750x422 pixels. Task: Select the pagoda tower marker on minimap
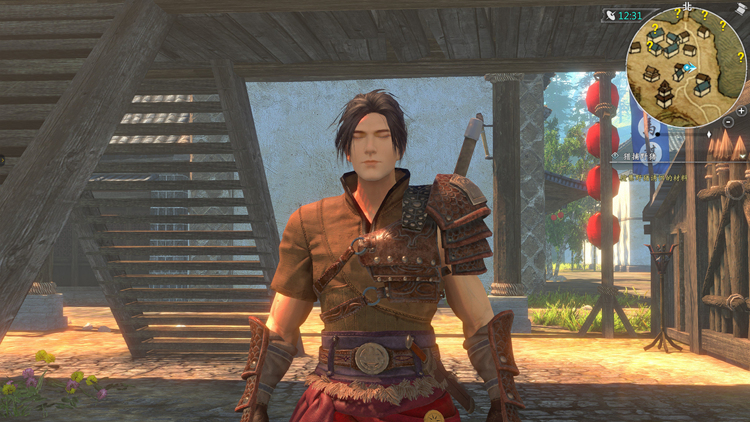coord(666,94)
